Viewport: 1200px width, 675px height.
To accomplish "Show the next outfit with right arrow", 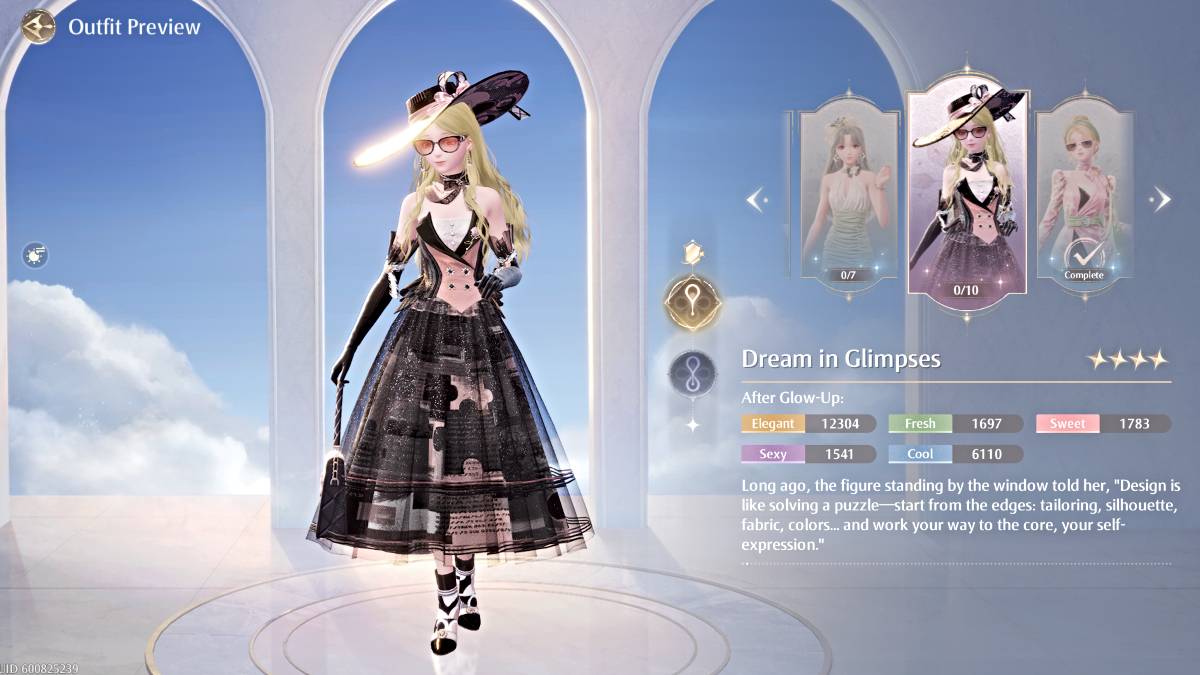I will pos(1161,199).
